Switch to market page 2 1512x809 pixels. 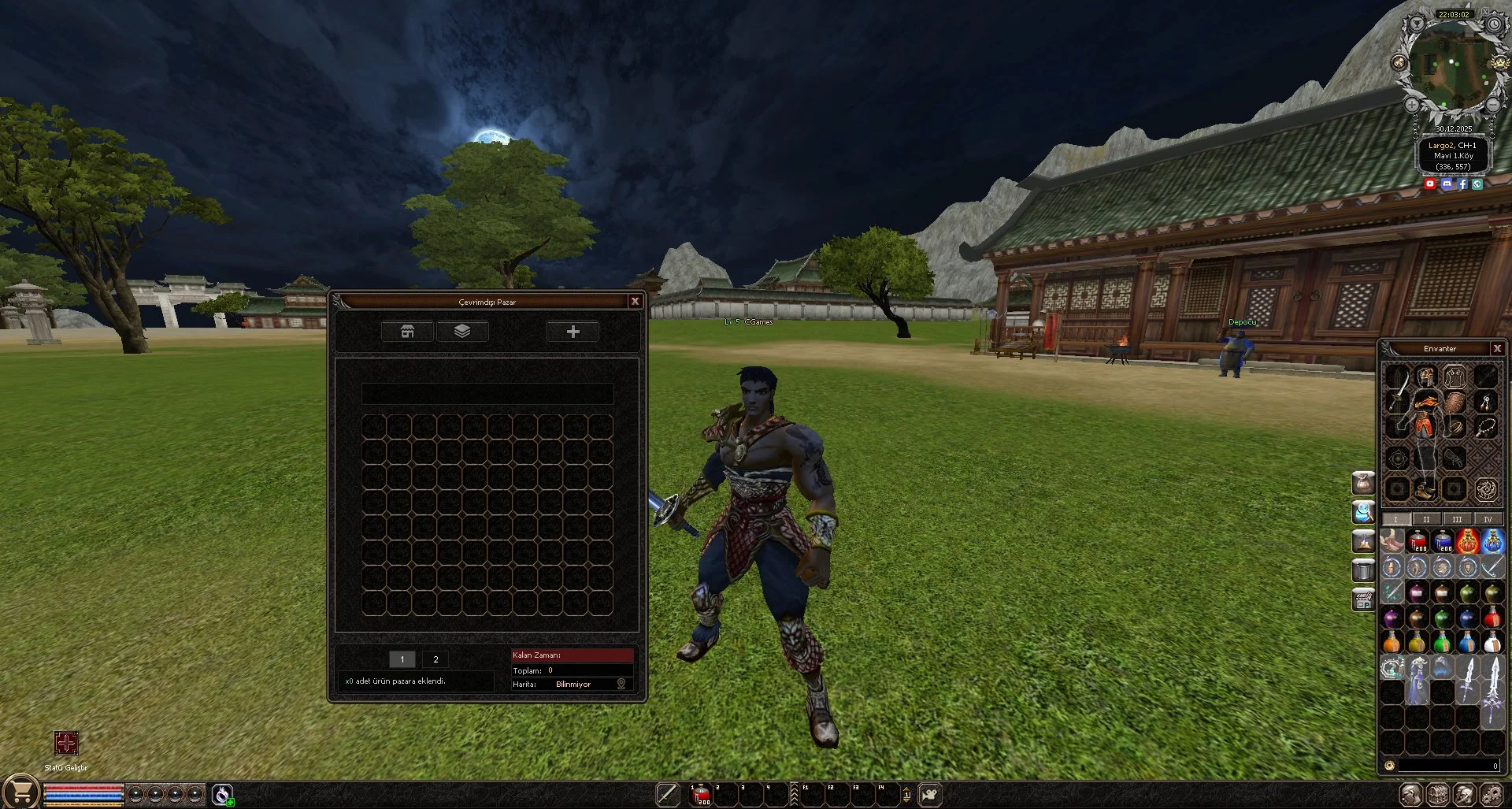(435, 659)
